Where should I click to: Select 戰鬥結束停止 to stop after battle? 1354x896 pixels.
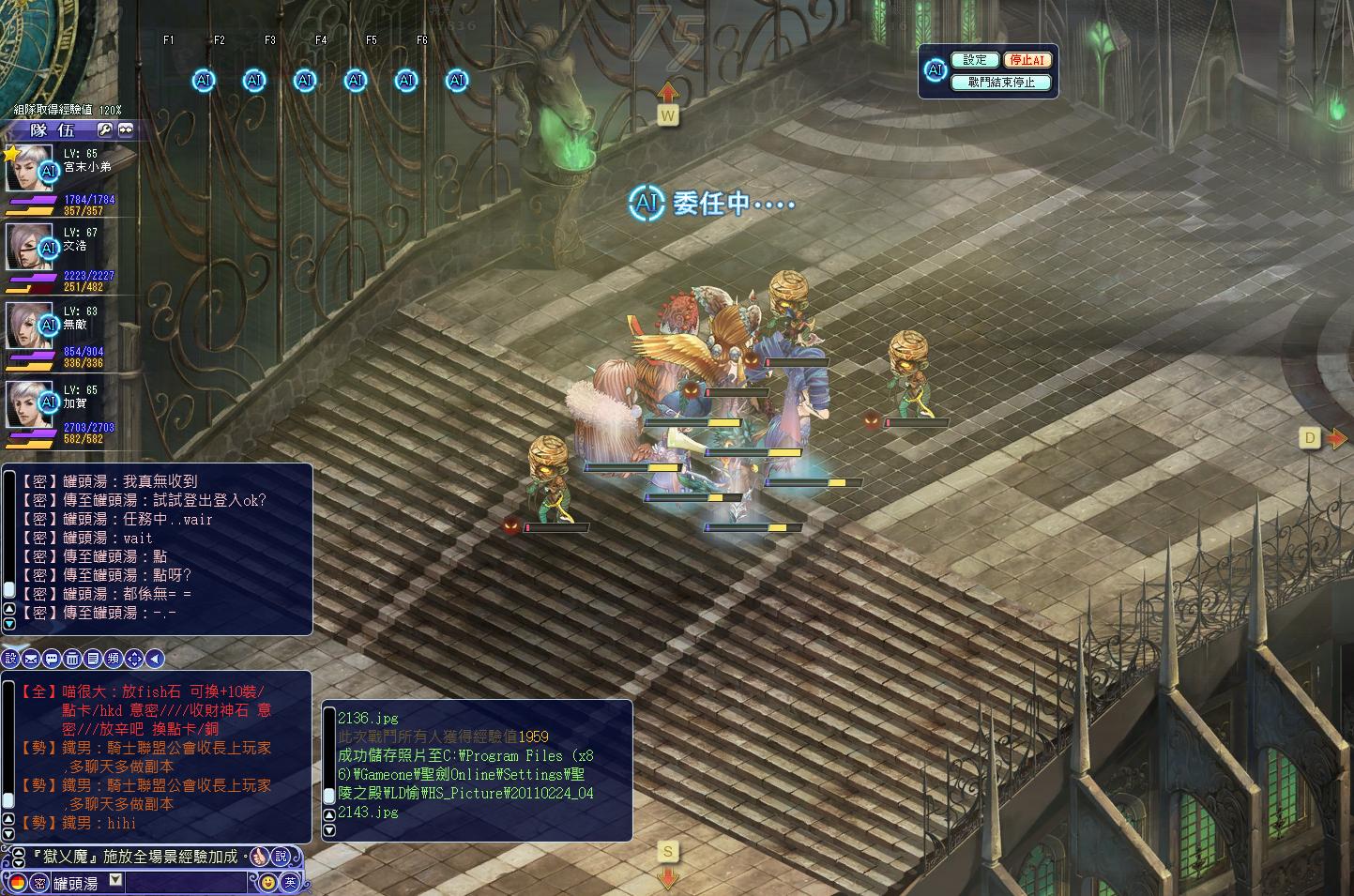point(1000,83)
